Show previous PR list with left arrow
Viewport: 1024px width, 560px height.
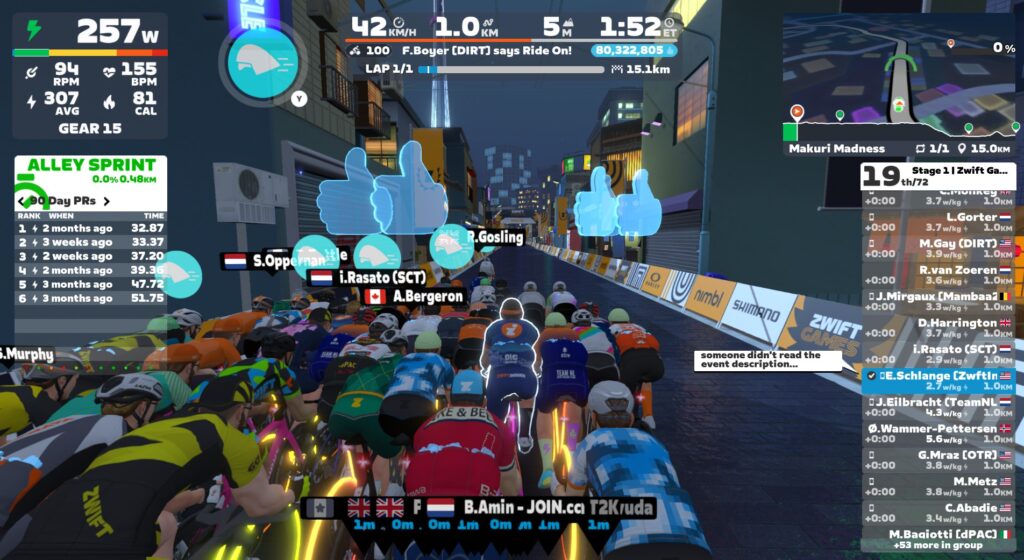(x=20, y=201)
